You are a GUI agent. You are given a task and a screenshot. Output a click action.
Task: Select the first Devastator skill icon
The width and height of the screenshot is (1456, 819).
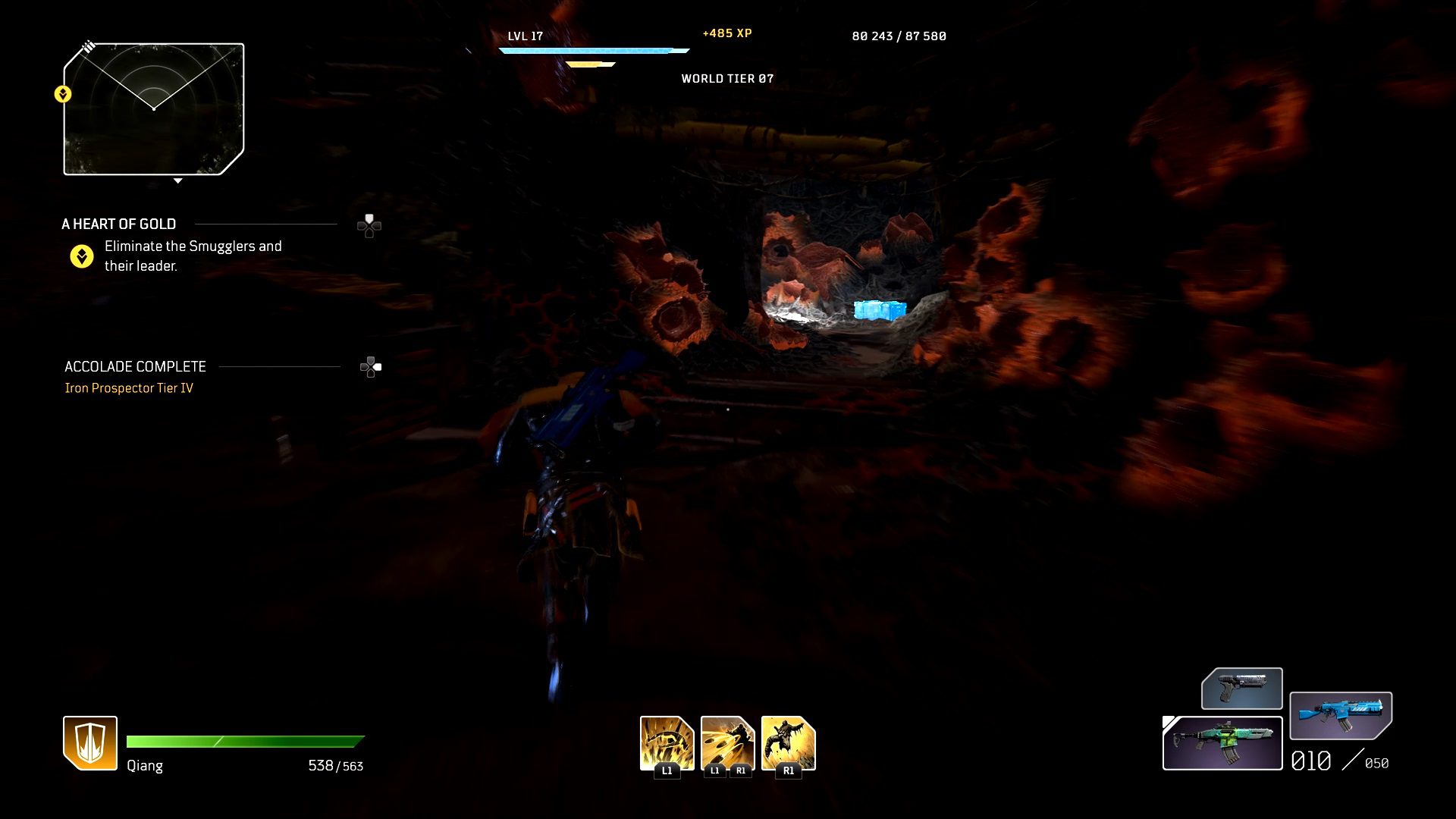click(666, 742)
